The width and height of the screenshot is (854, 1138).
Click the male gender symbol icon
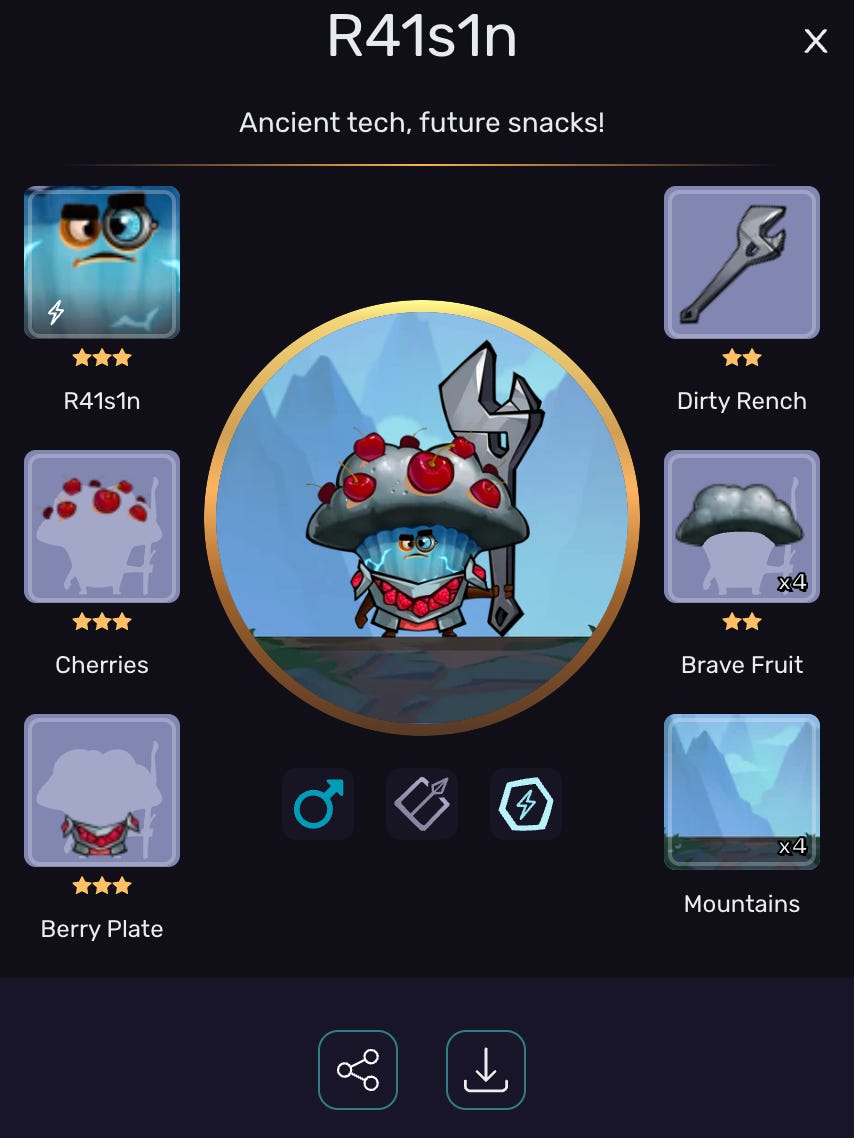[318, 803]
